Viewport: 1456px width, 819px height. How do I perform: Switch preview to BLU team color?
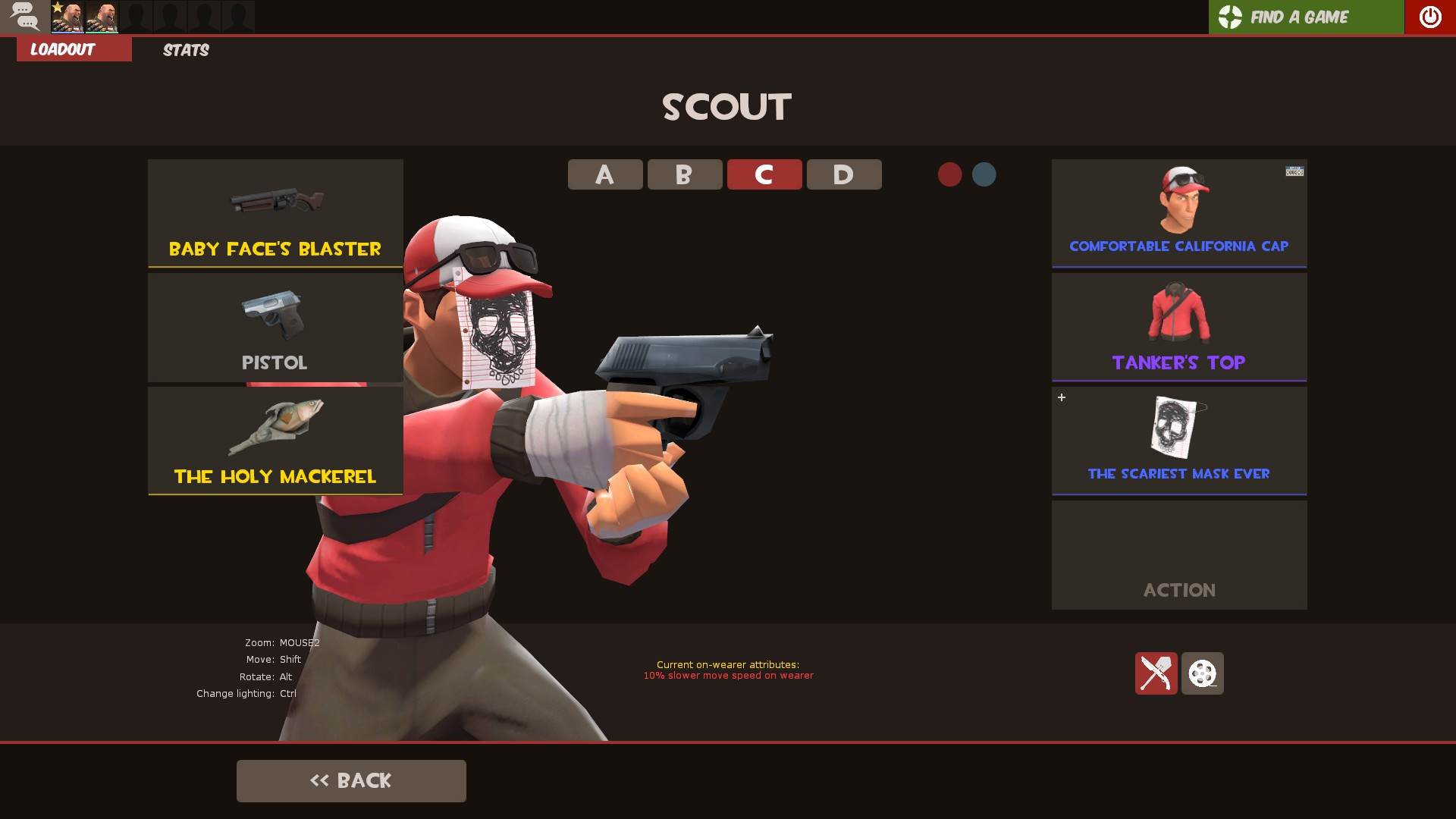[x=984, y=174]
